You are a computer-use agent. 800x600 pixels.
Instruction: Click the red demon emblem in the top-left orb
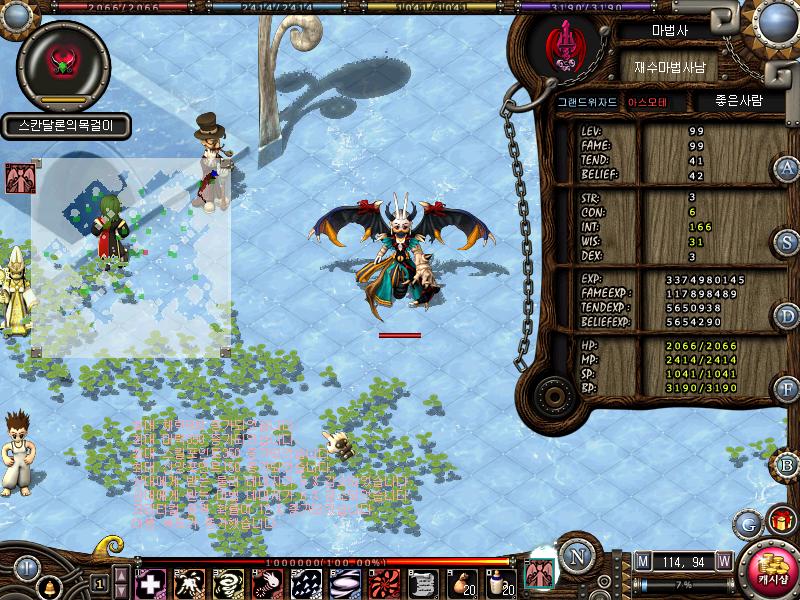pos(63,62)
